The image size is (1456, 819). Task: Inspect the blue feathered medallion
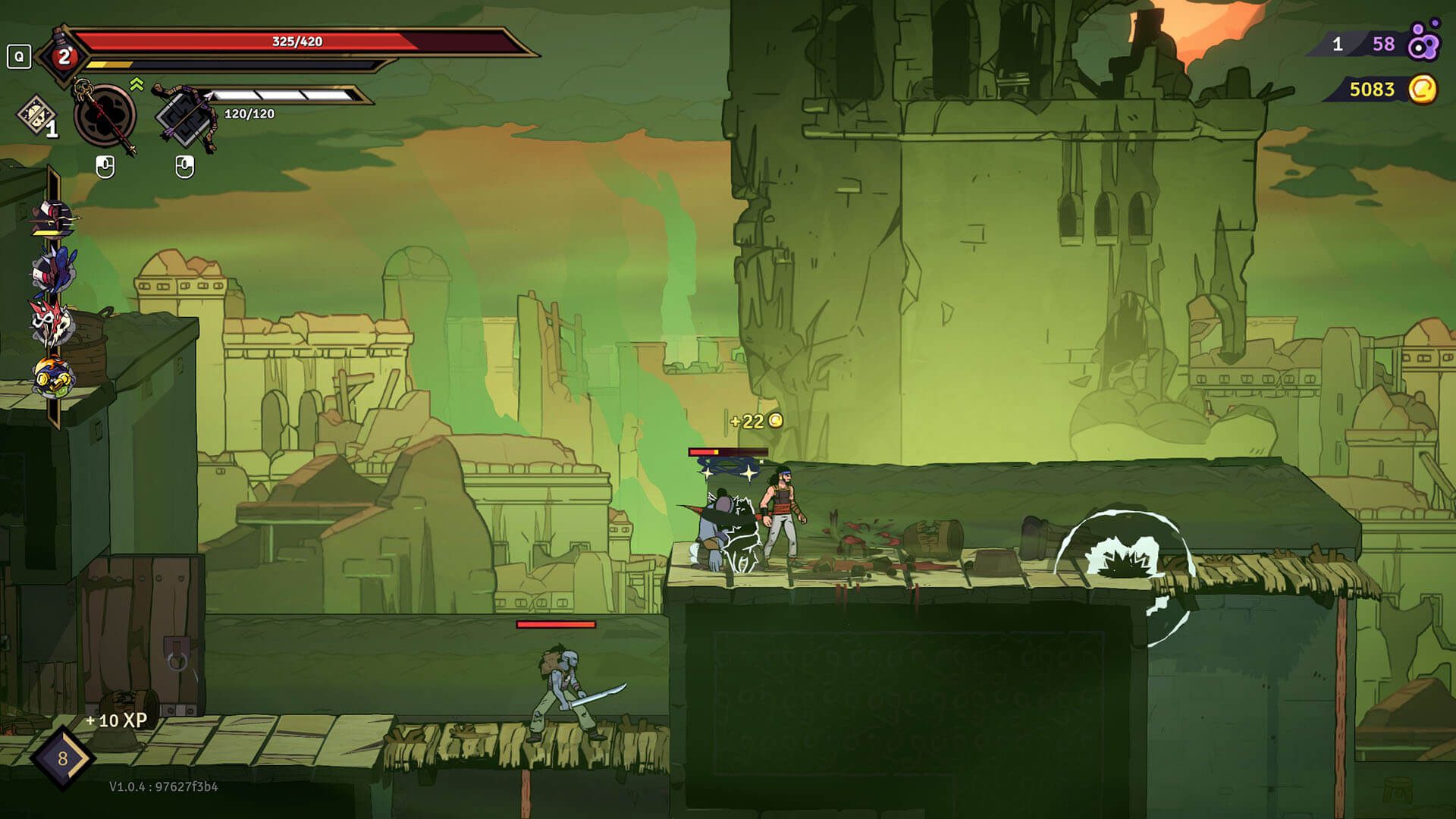(52, 271)
